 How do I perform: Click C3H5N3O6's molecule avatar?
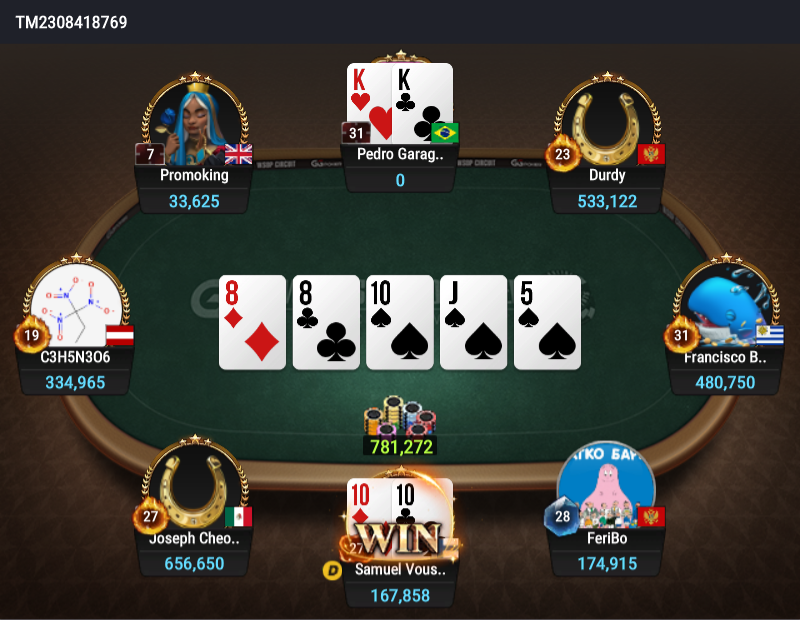tap(76, 305)
